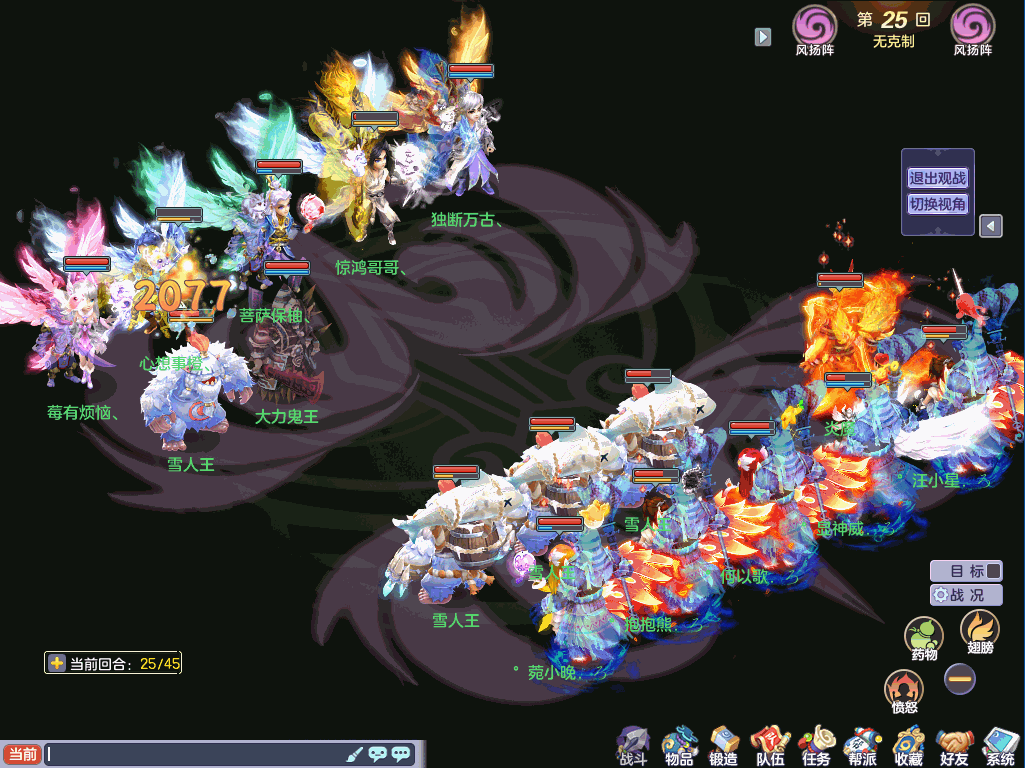Show the 任务 quest list
1025x768 pixels.
816,746
